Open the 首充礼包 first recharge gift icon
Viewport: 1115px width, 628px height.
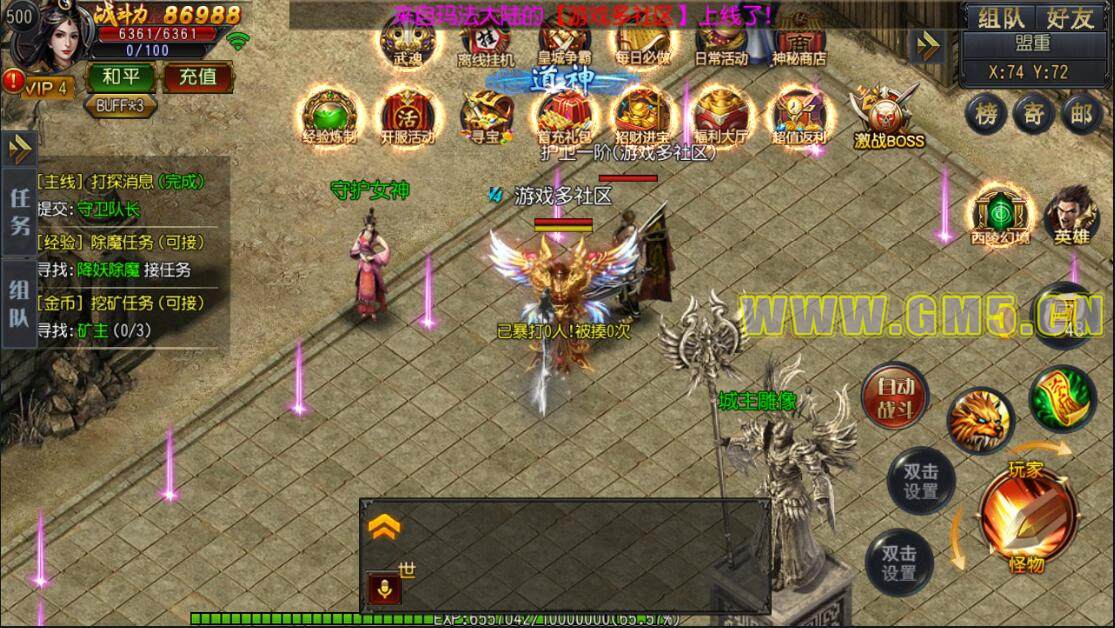tap(564, 113)
